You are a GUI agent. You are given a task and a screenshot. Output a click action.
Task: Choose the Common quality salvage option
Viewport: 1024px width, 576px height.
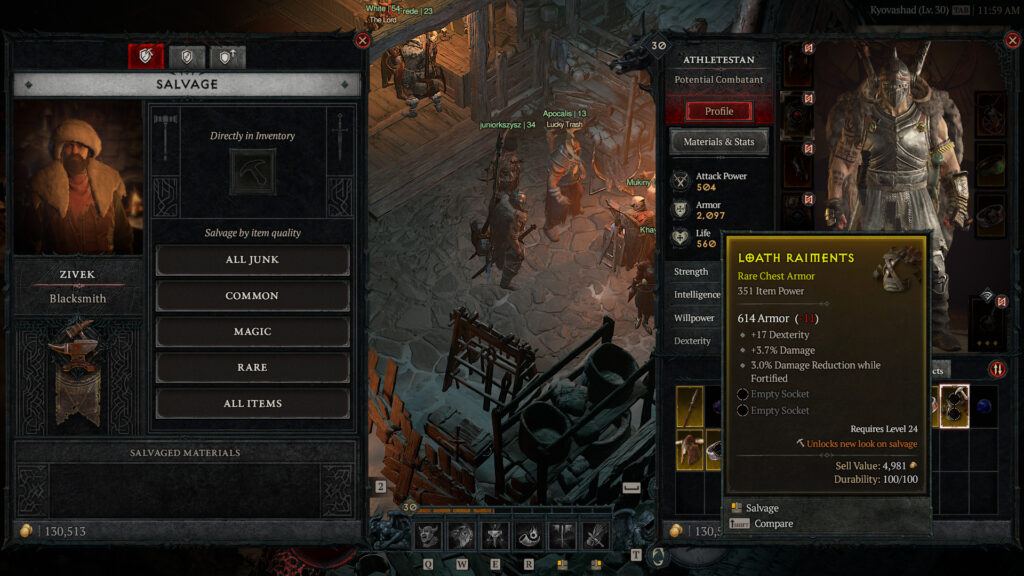point(252,296)
